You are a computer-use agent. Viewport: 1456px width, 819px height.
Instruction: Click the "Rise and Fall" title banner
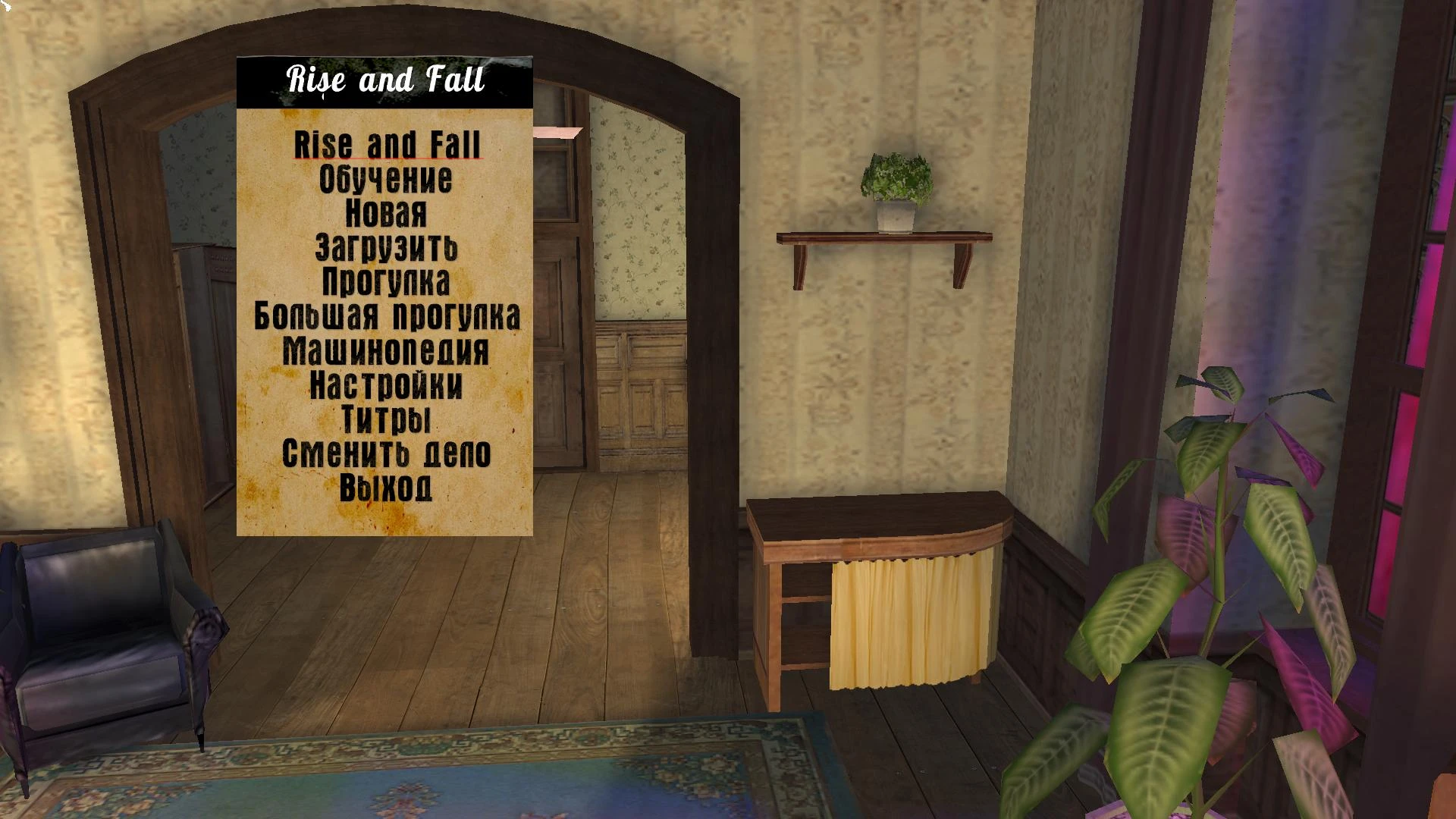[x=385, y=80]
